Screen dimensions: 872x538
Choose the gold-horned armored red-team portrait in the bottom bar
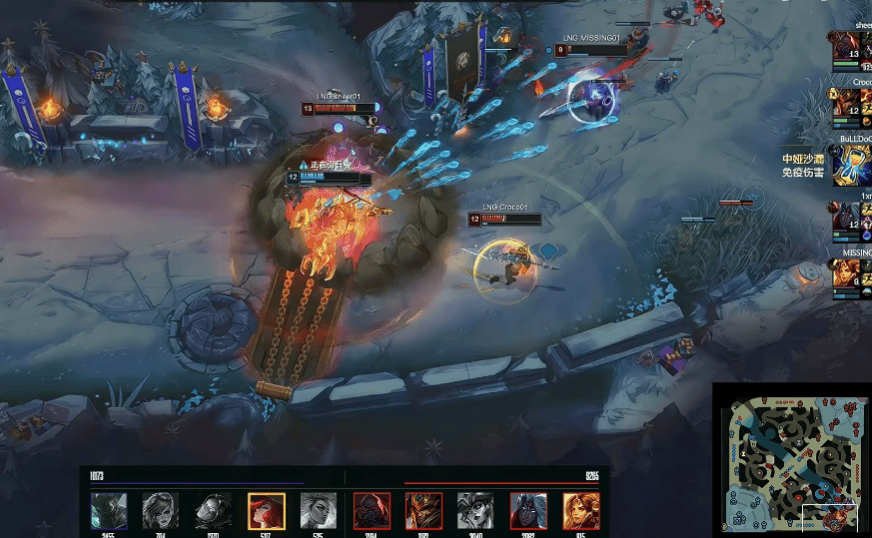pyautogui.click(x=423, y=511)
